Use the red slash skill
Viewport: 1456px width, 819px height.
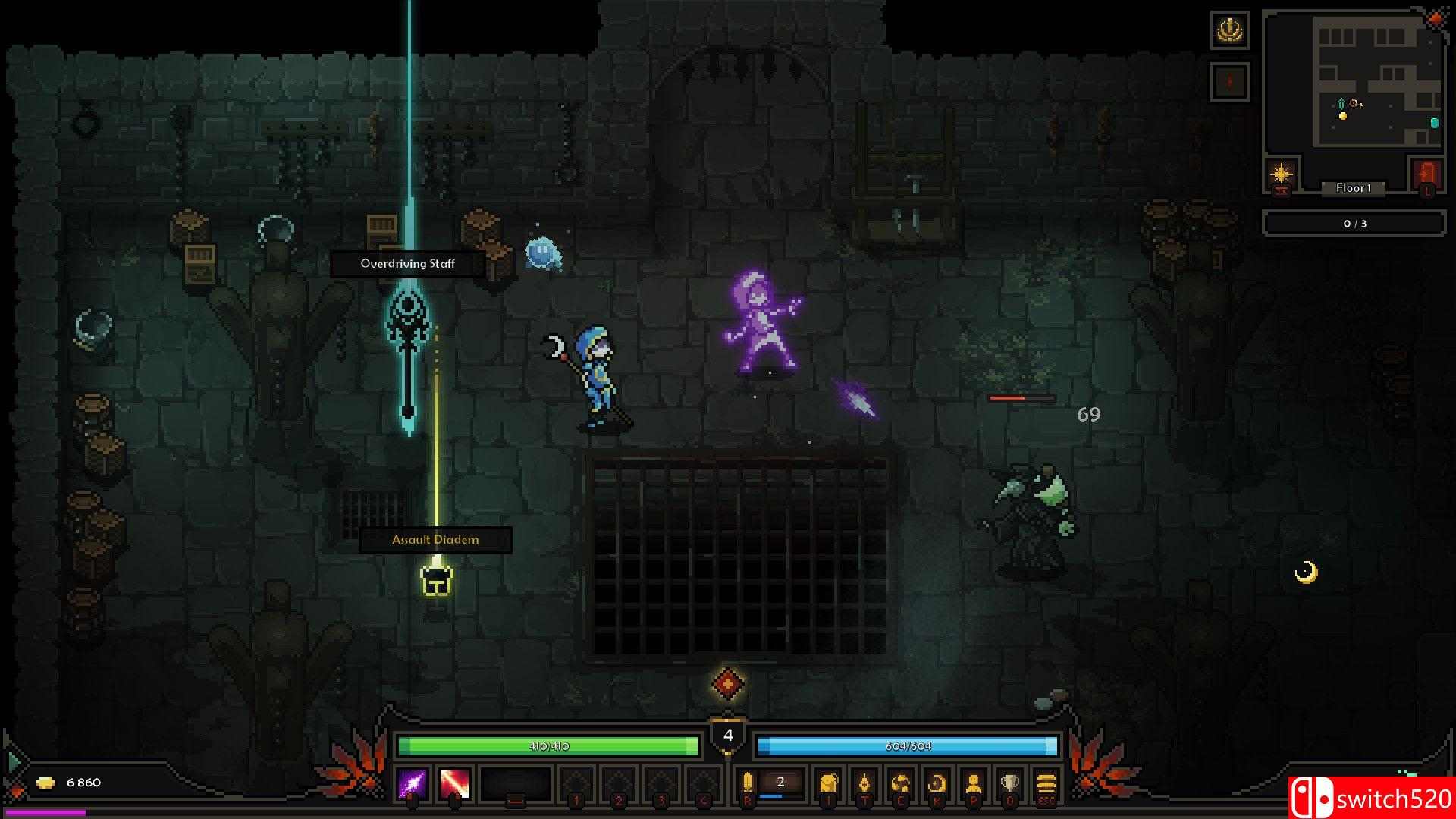(x=455, y=783)
